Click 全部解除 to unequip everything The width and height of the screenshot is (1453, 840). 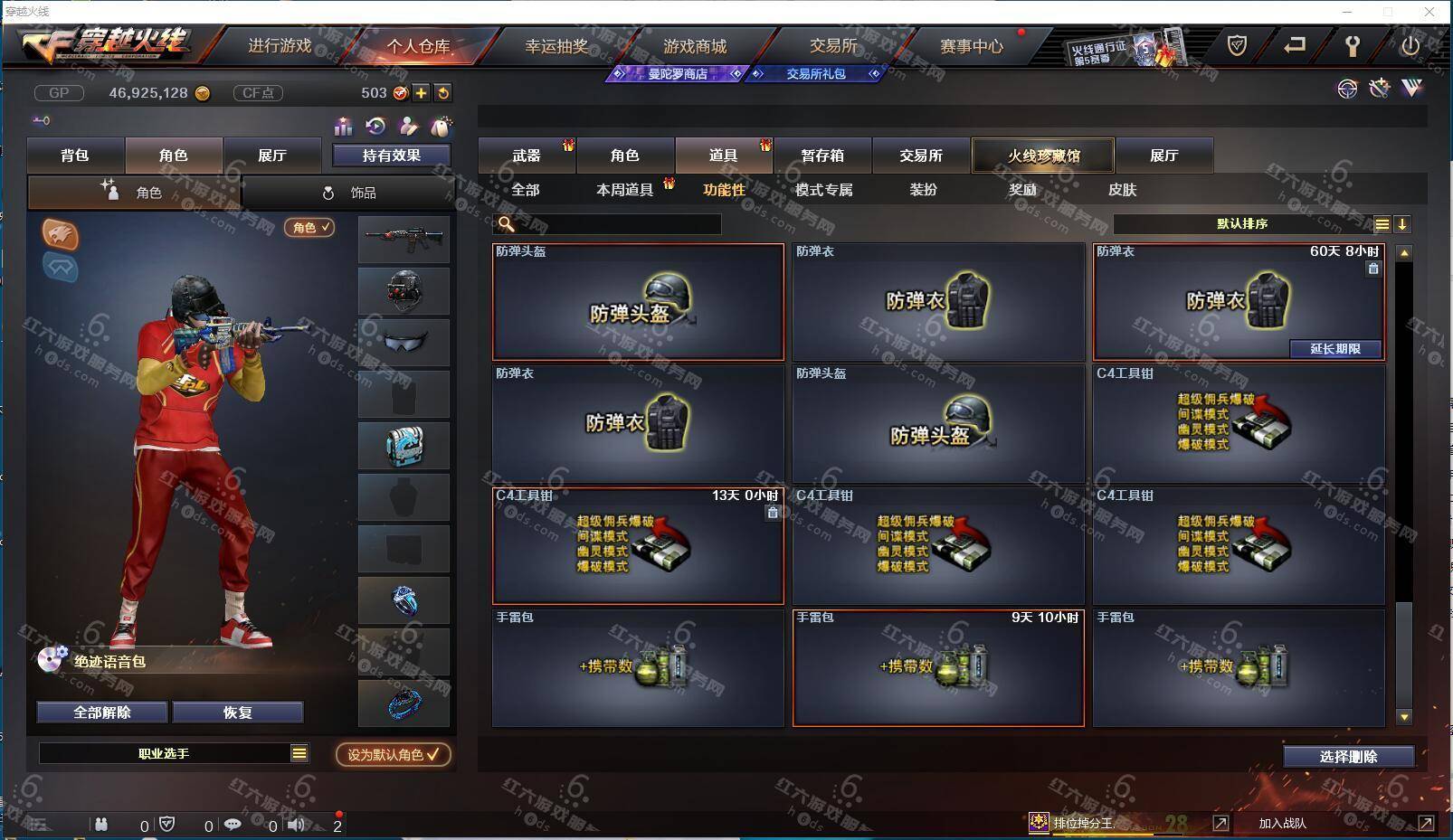(102, 713)
